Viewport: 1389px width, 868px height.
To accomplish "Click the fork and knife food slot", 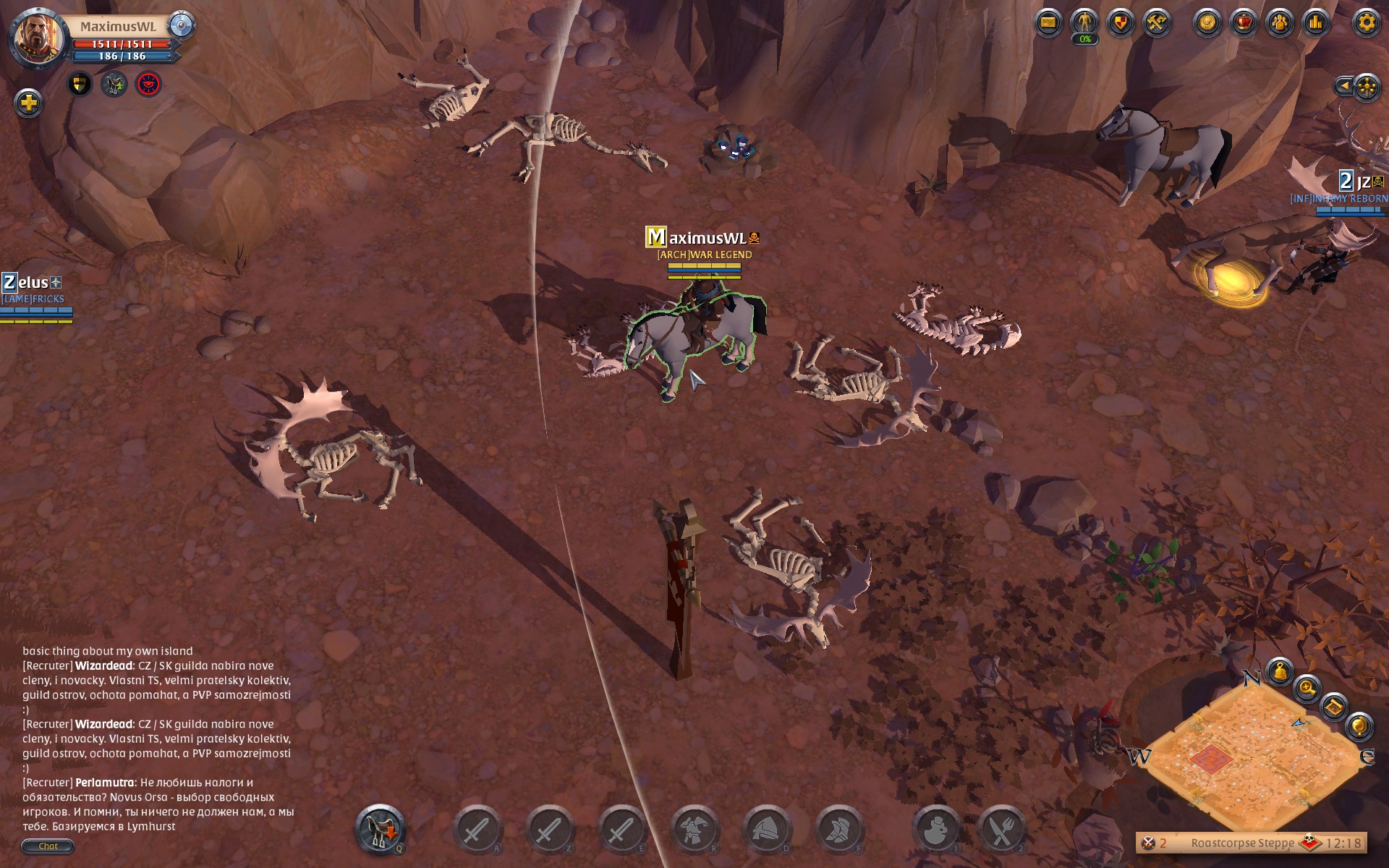I will tap(1002, 829).
